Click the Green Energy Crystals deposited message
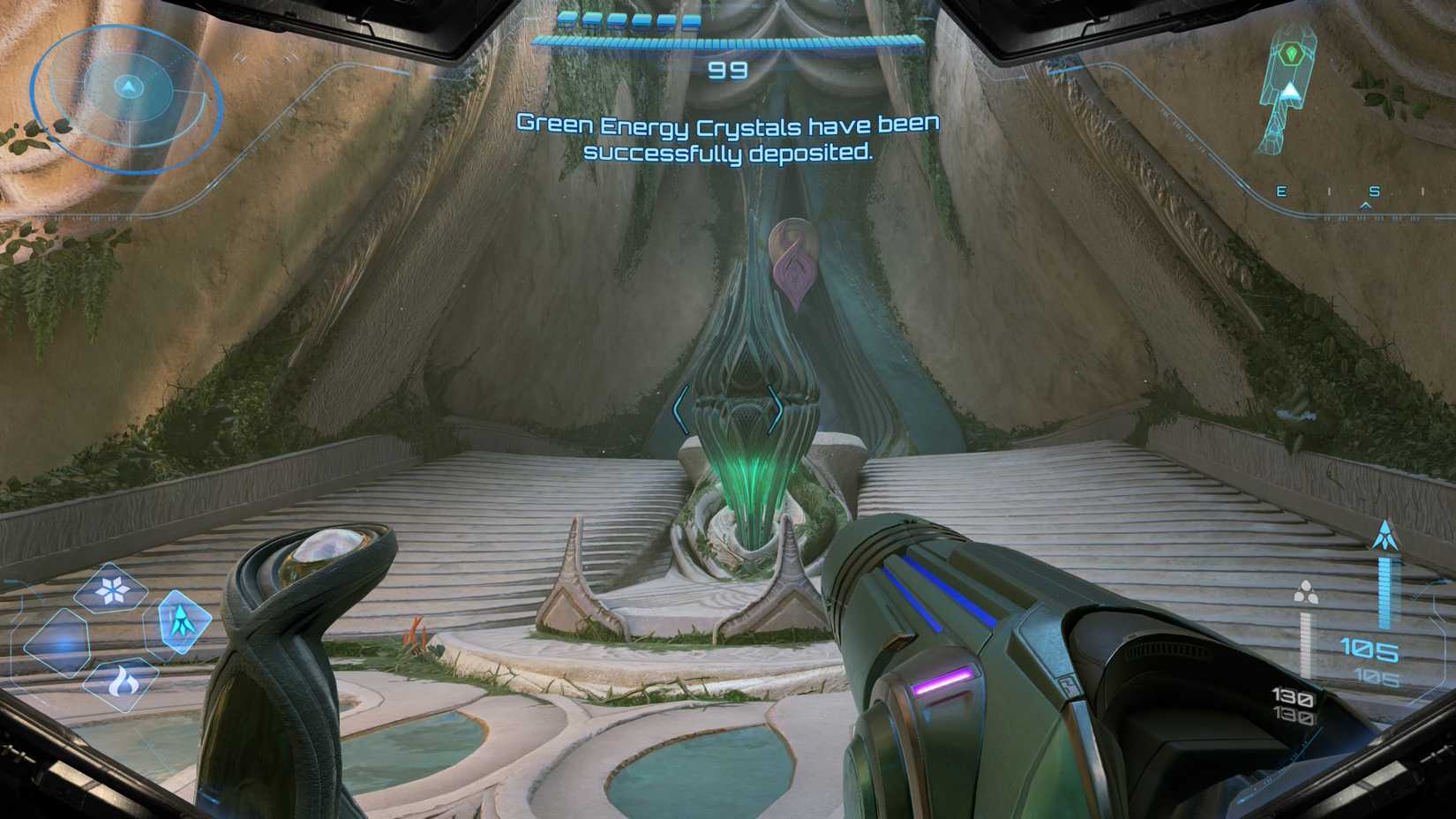1456x819 pixels. pos(730,141)
